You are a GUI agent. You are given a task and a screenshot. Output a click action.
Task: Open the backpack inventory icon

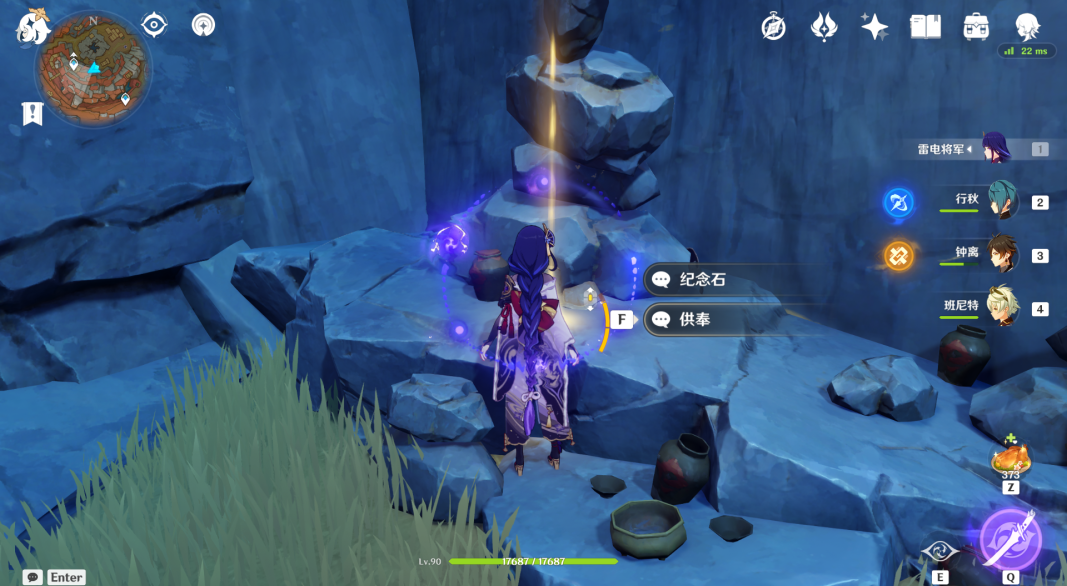(976, 27)
